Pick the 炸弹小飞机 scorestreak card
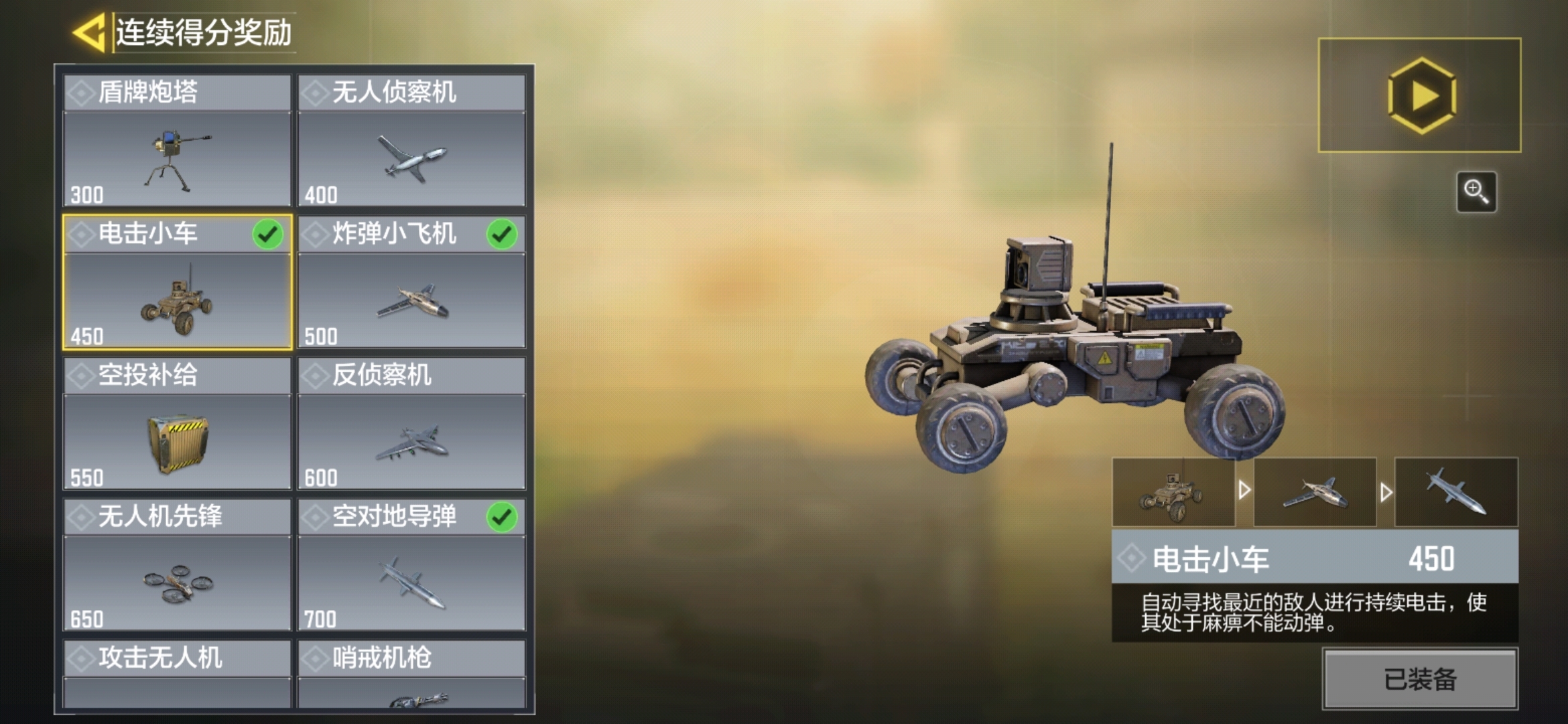The image size is (1568, 724). [x=411, y=282]
